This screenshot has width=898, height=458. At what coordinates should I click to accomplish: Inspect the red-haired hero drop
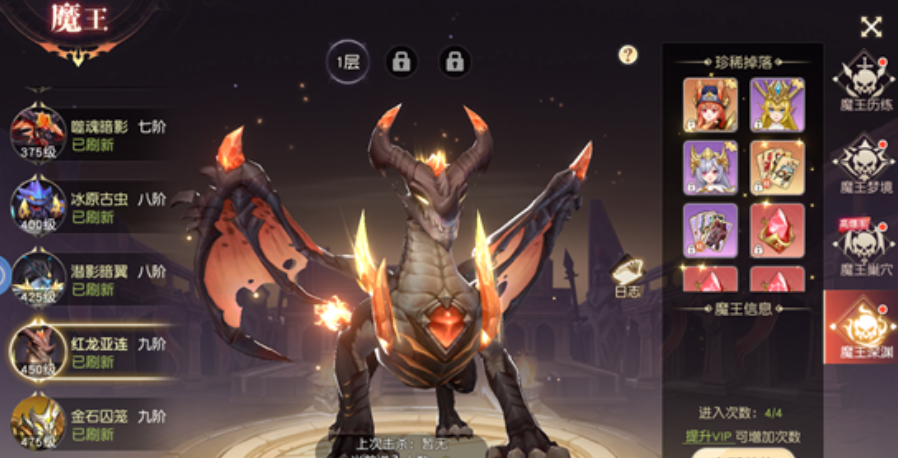point(710,105)
